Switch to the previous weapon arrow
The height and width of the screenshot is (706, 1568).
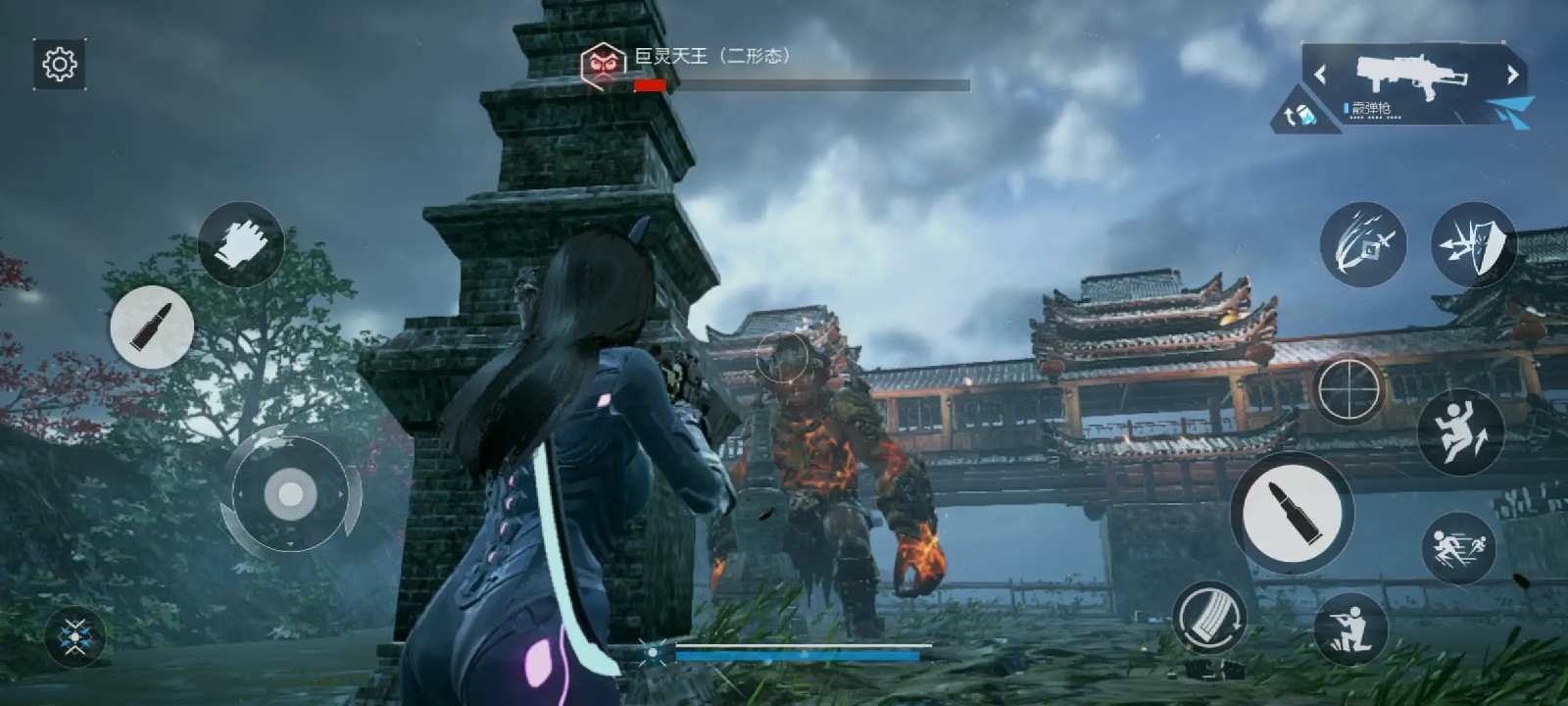(1320, 74)
